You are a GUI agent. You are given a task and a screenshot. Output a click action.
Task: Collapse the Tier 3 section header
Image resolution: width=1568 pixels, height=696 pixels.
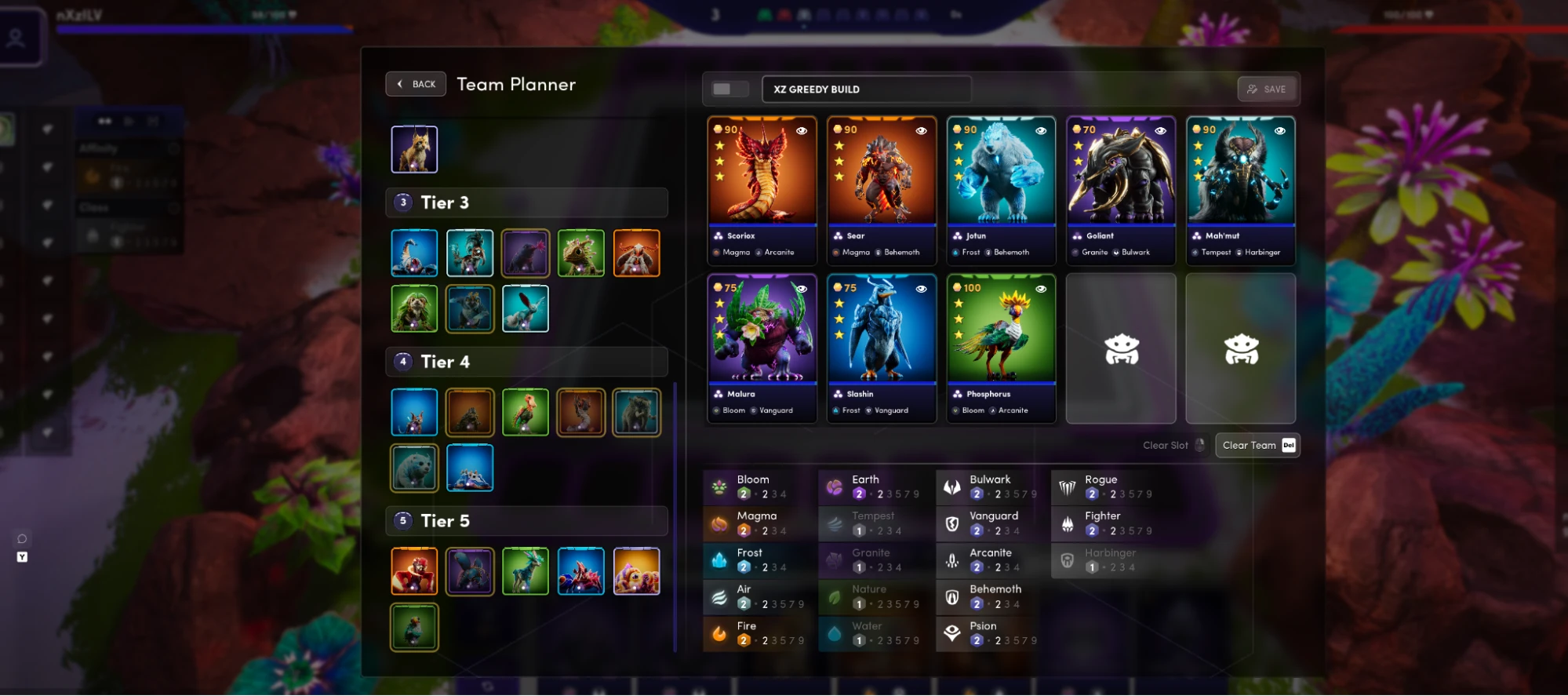click(526, 202)
